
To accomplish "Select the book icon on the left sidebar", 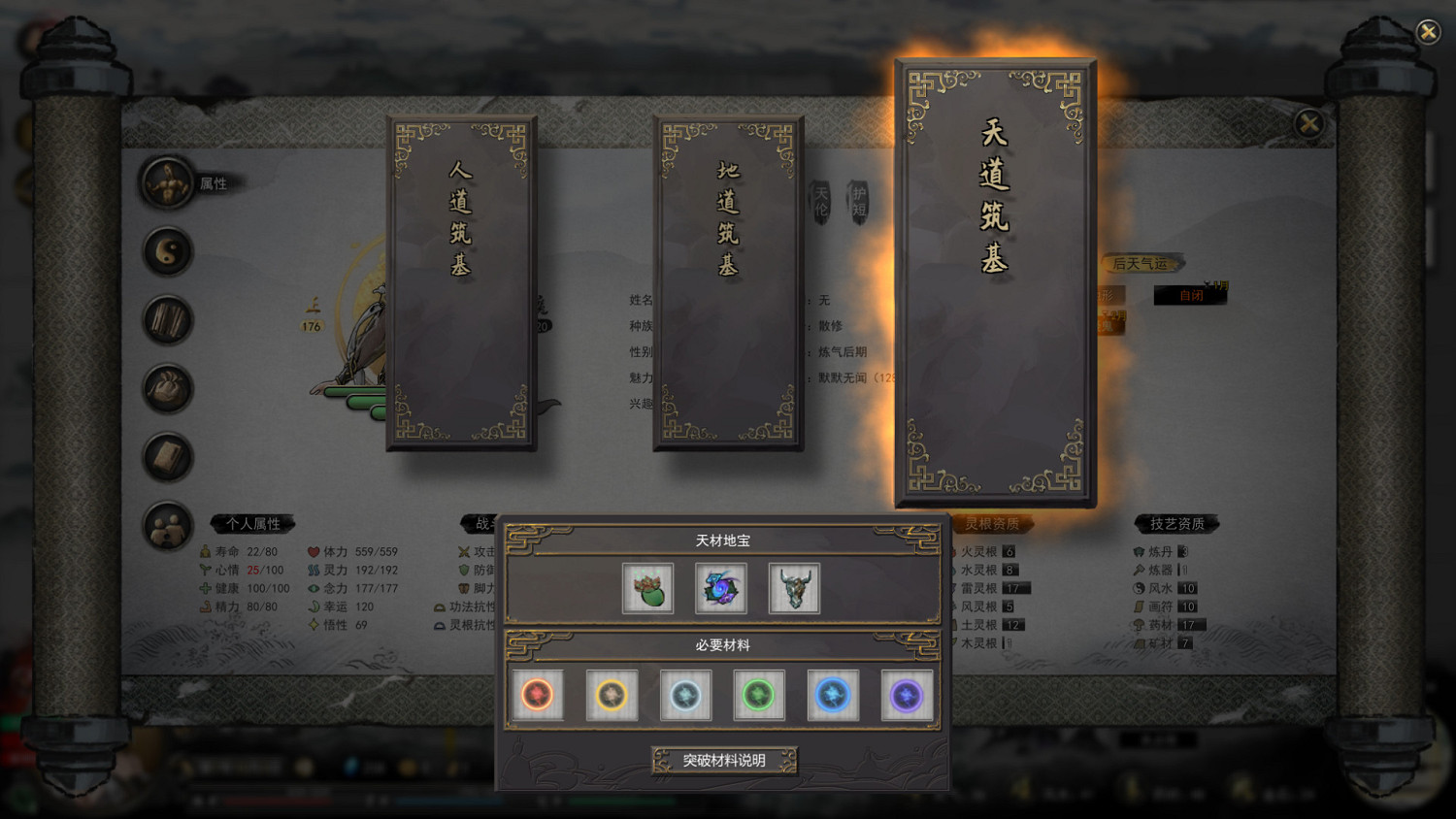I will coord(167,456).
